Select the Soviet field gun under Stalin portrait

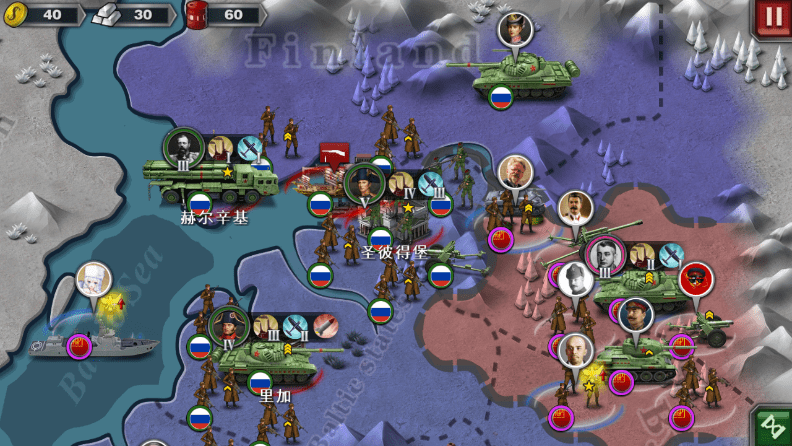[x=587, y=241]
